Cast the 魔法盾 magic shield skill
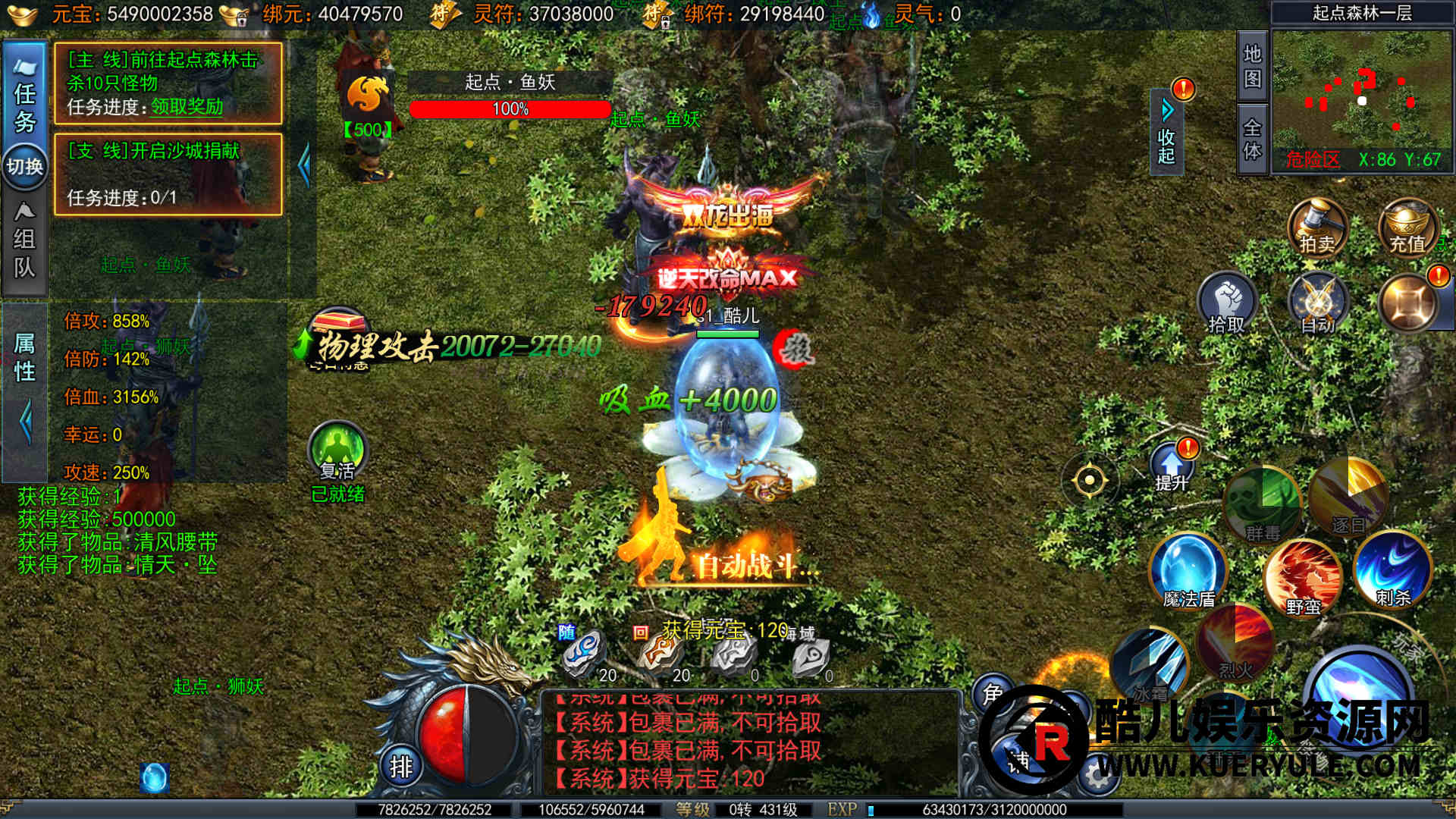Screen dimensions: 1456x819 tap(1188, 573)
